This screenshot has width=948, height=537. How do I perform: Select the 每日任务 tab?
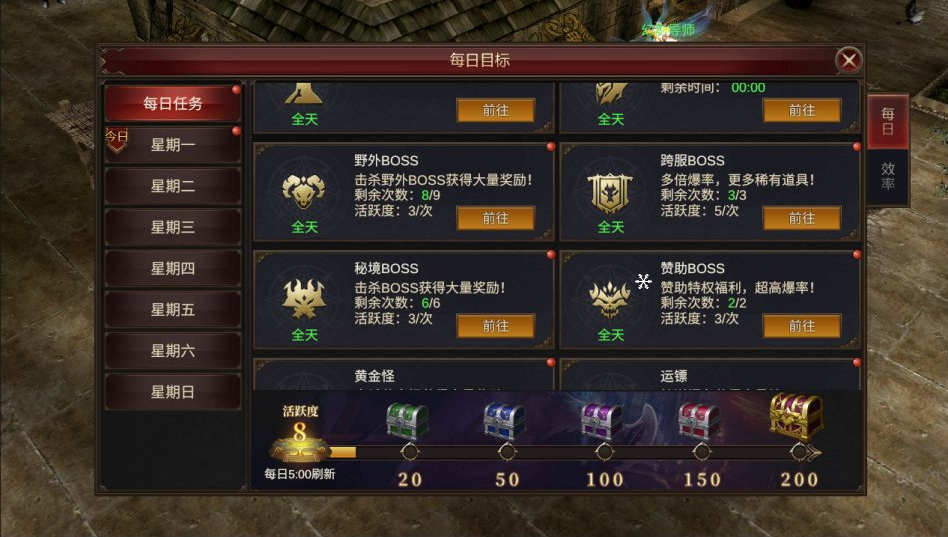pos(173,103)
